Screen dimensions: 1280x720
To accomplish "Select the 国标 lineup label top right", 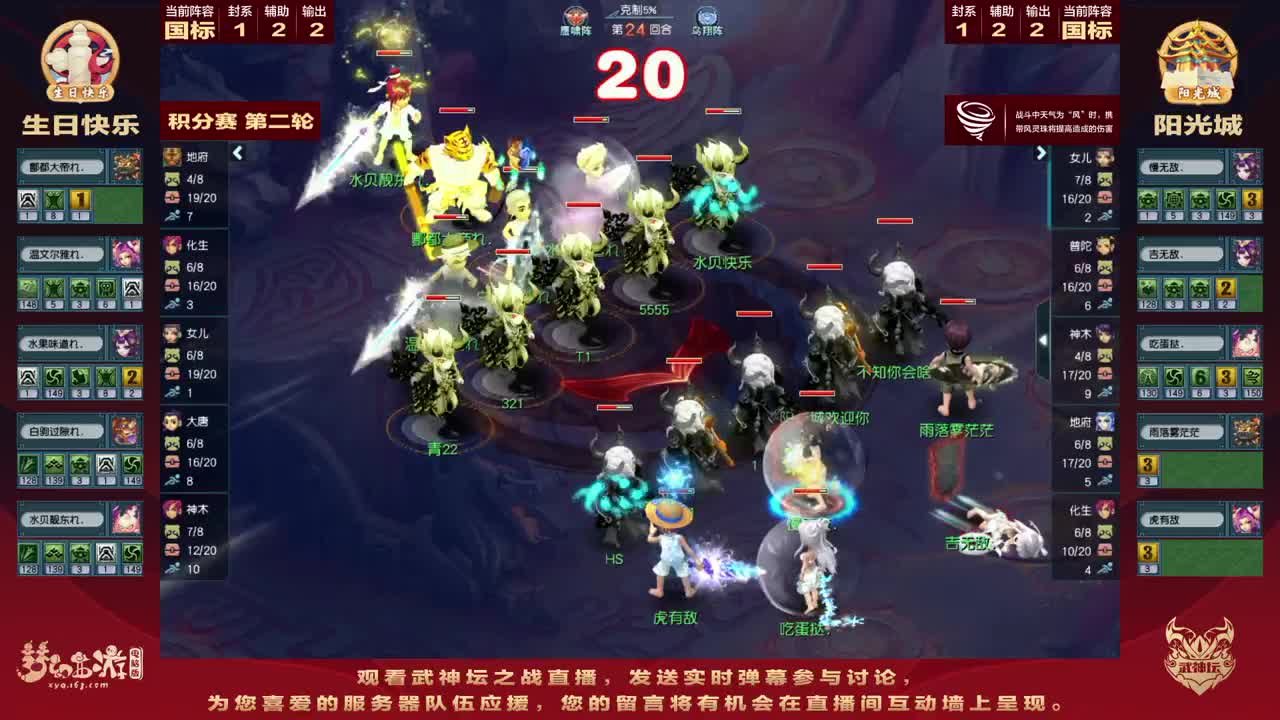I will (1086, 28).
